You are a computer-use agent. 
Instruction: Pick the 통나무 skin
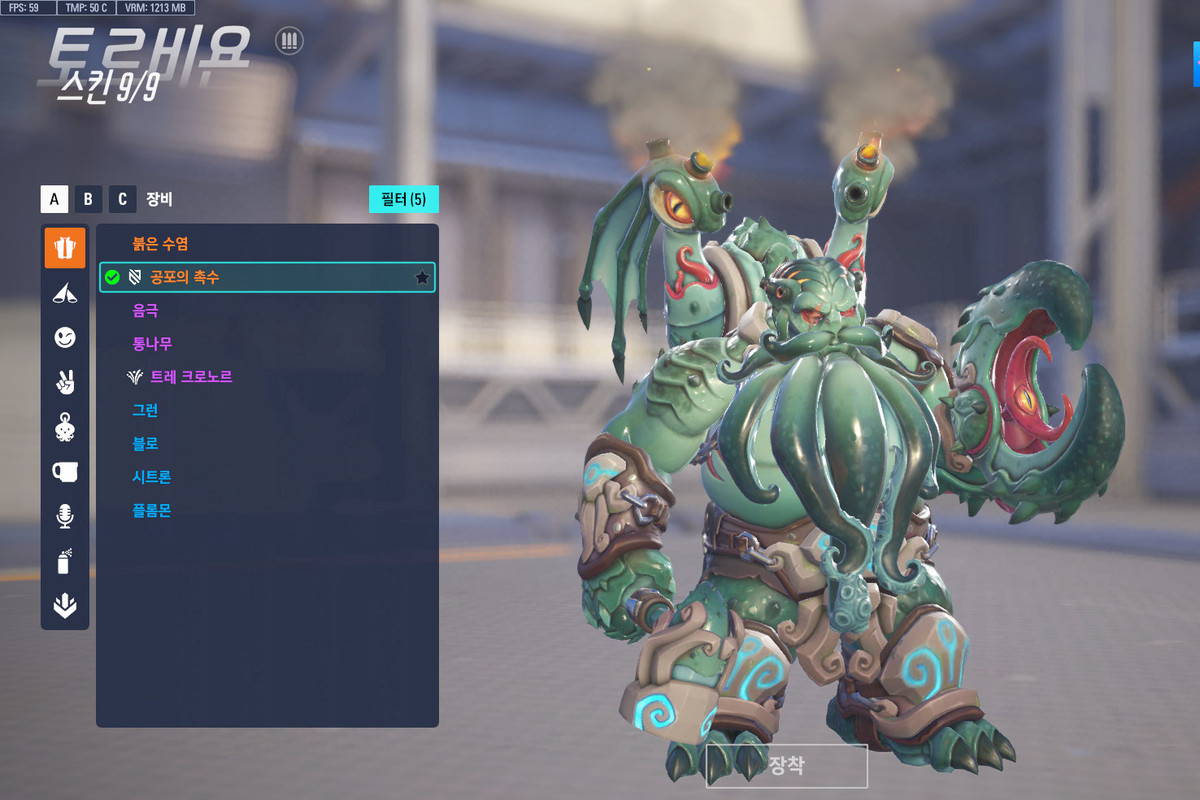coord(152,344)
